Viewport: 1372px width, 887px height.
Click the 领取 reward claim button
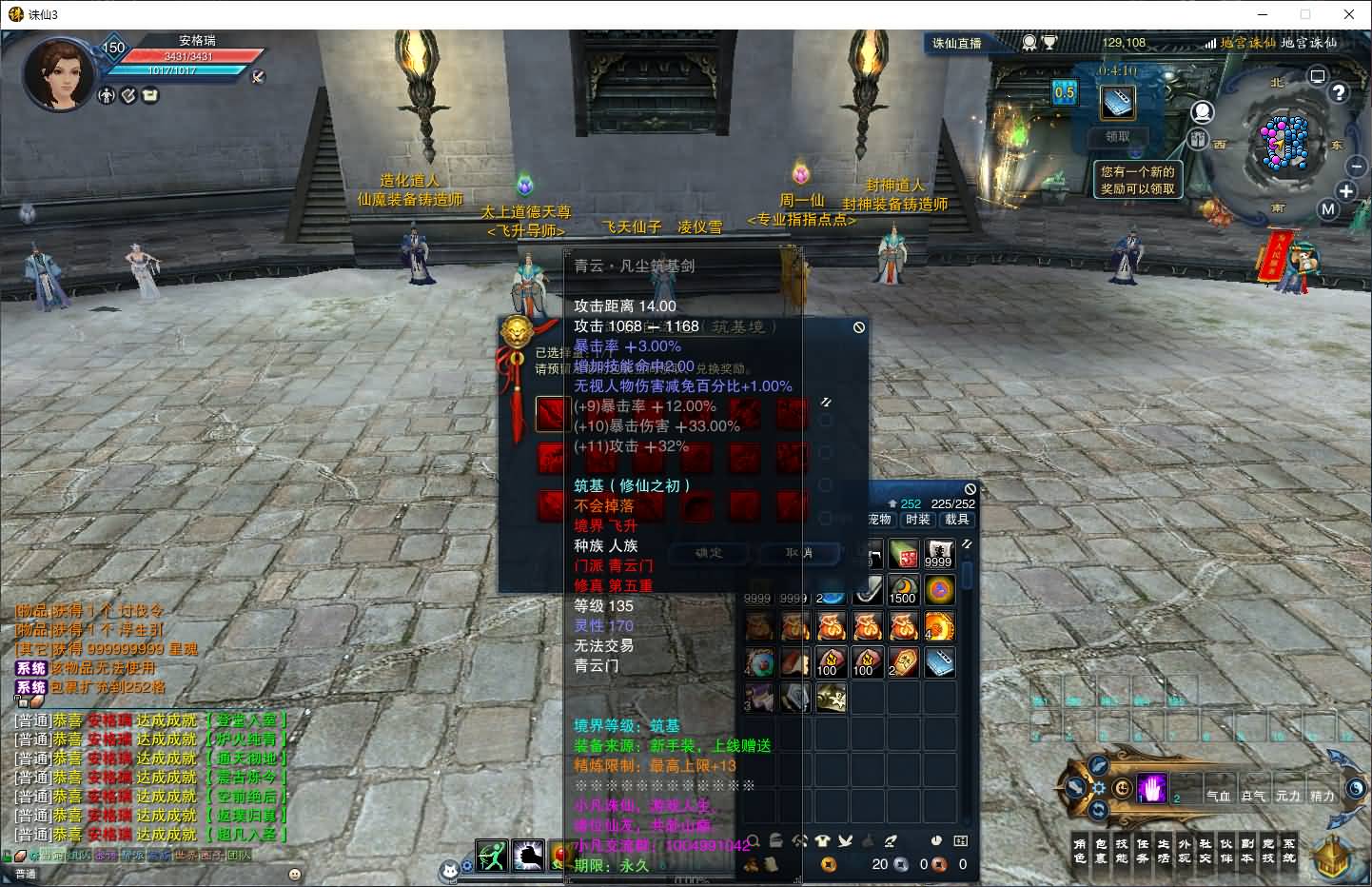coord(1117,136)
